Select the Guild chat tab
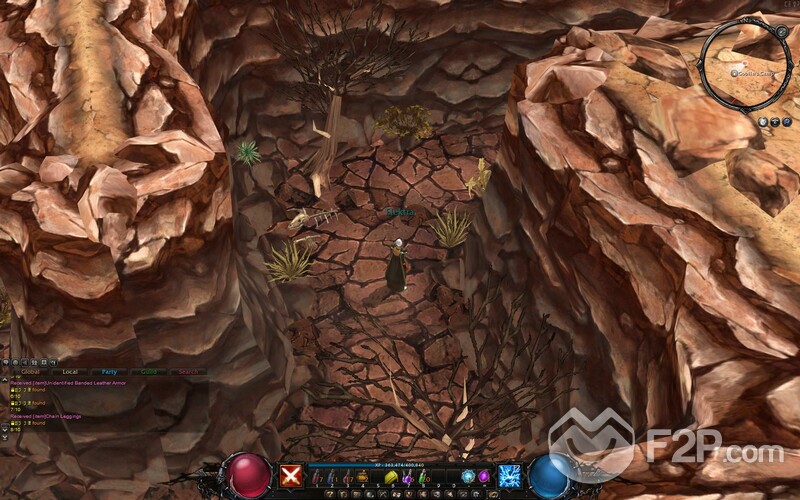 click(148, 372)
